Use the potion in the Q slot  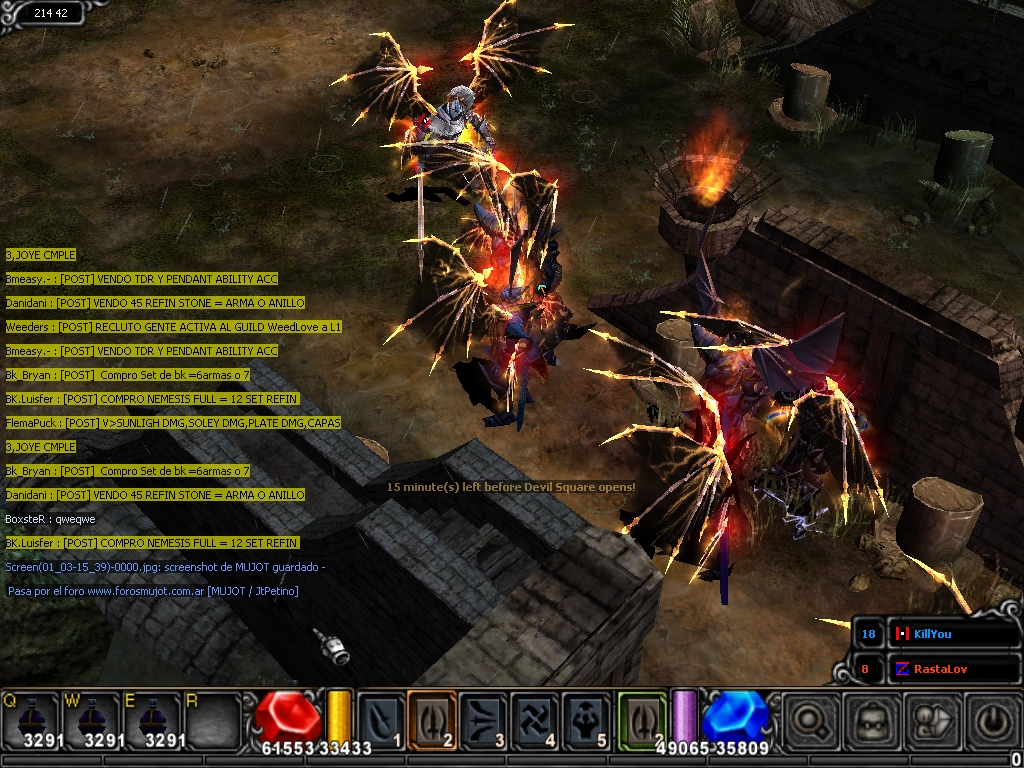coord(32,718)
